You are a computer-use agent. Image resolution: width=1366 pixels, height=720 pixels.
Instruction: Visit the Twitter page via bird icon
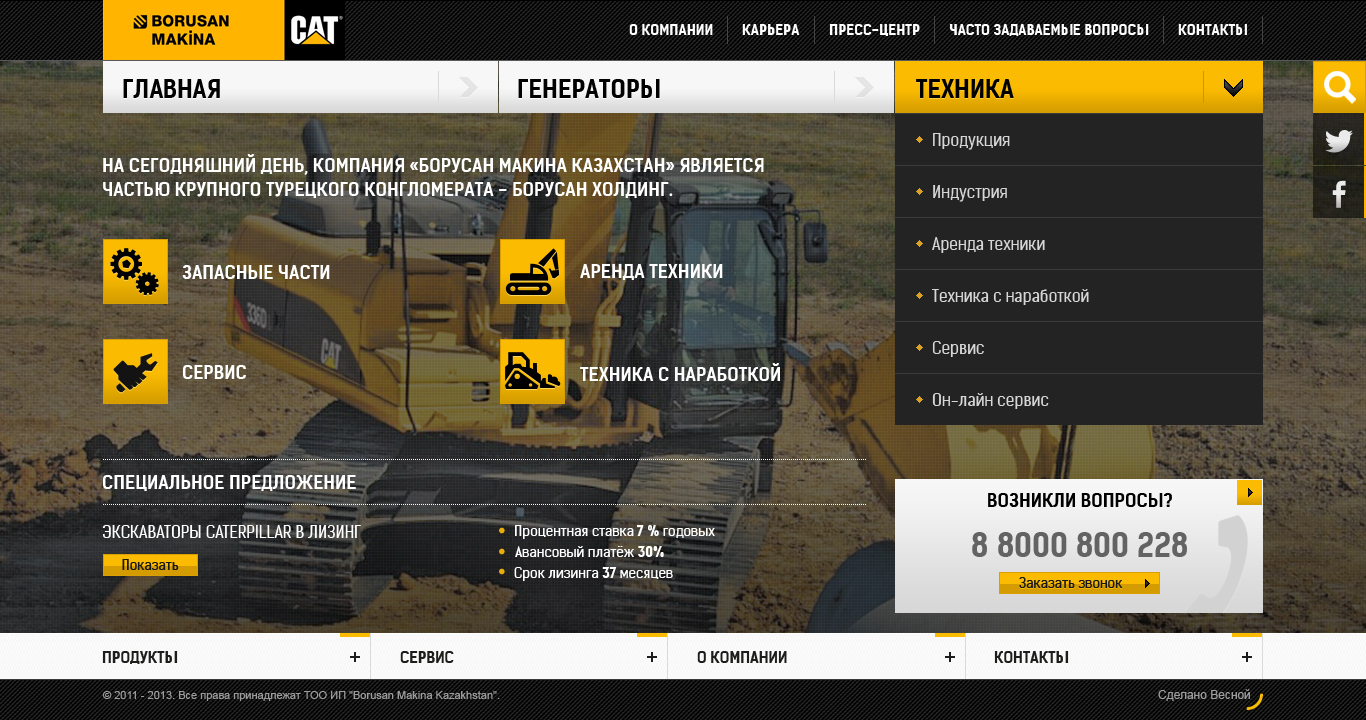[1338, 141]
